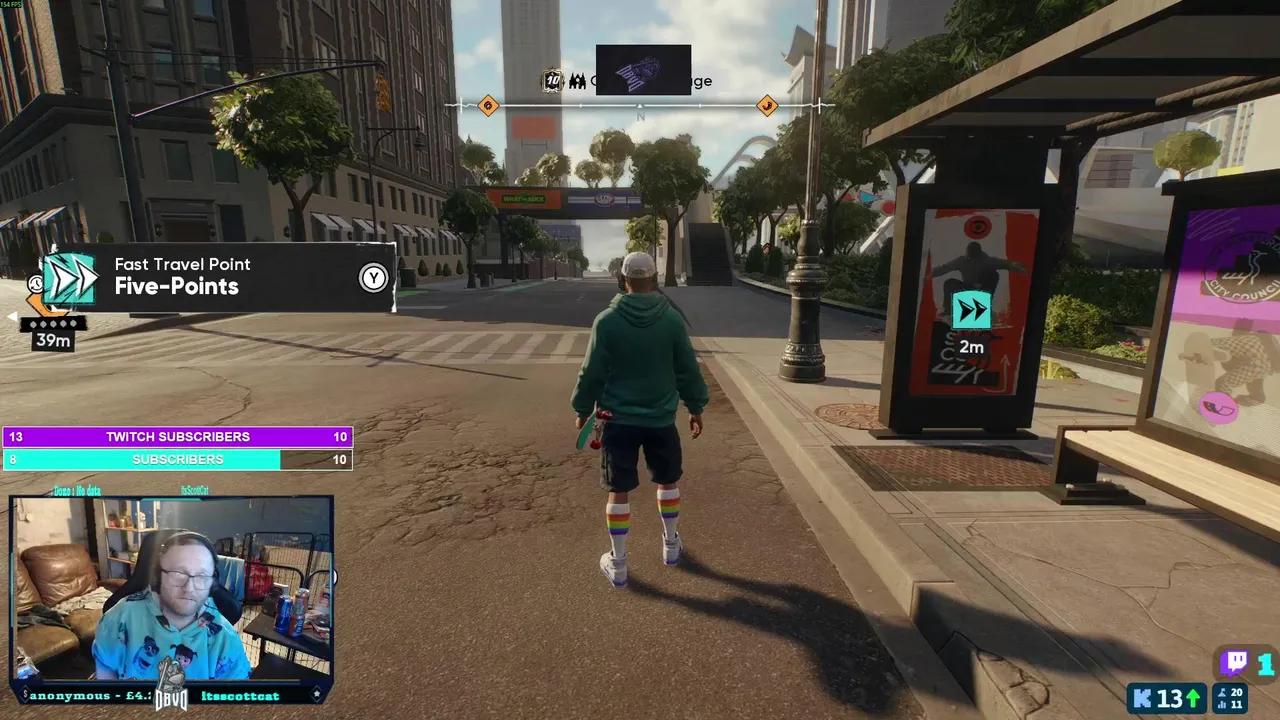The height and width of the screenshot is (720, 1280).
Task: Click the Kick logo in the viewer counter
Action: (x=1143, y=697)
